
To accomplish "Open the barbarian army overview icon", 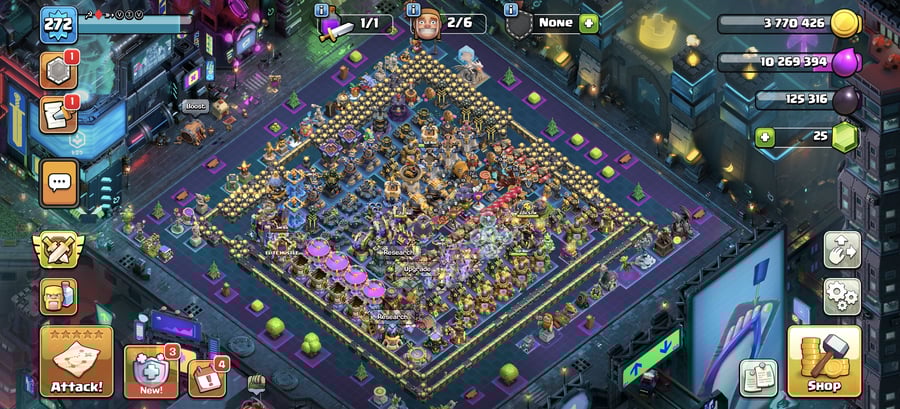I will pyautogui.click(x=59, y=296).
